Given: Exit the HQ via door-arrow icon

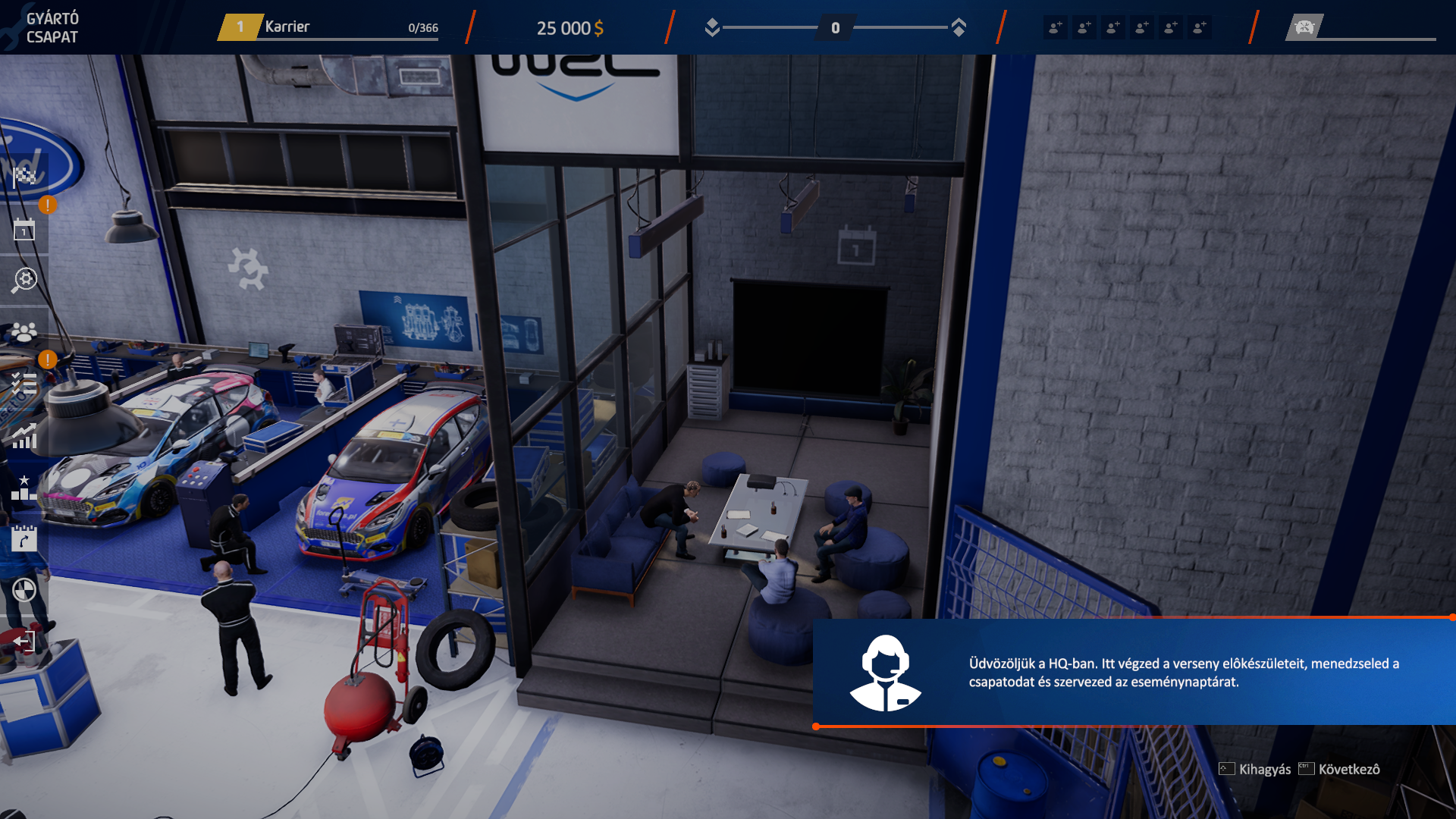Looking at the screenshot, I should click(24, 642).
